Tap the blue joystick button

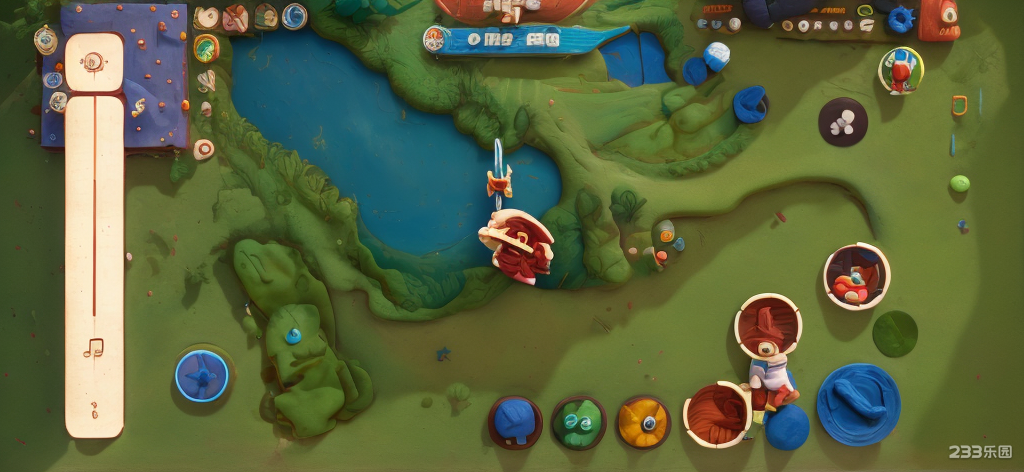202,376
